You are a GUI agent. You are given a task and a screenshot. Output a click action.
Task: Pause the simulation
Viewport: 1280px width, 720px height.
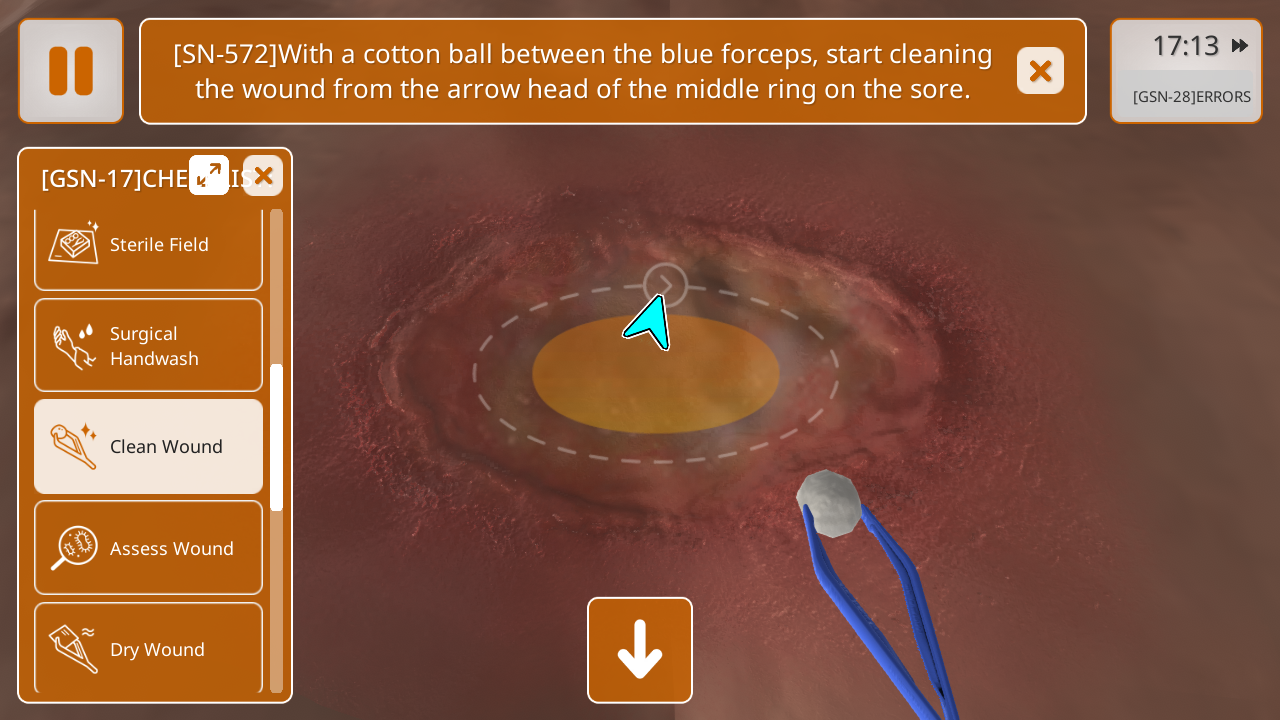(x=71, y=71)
